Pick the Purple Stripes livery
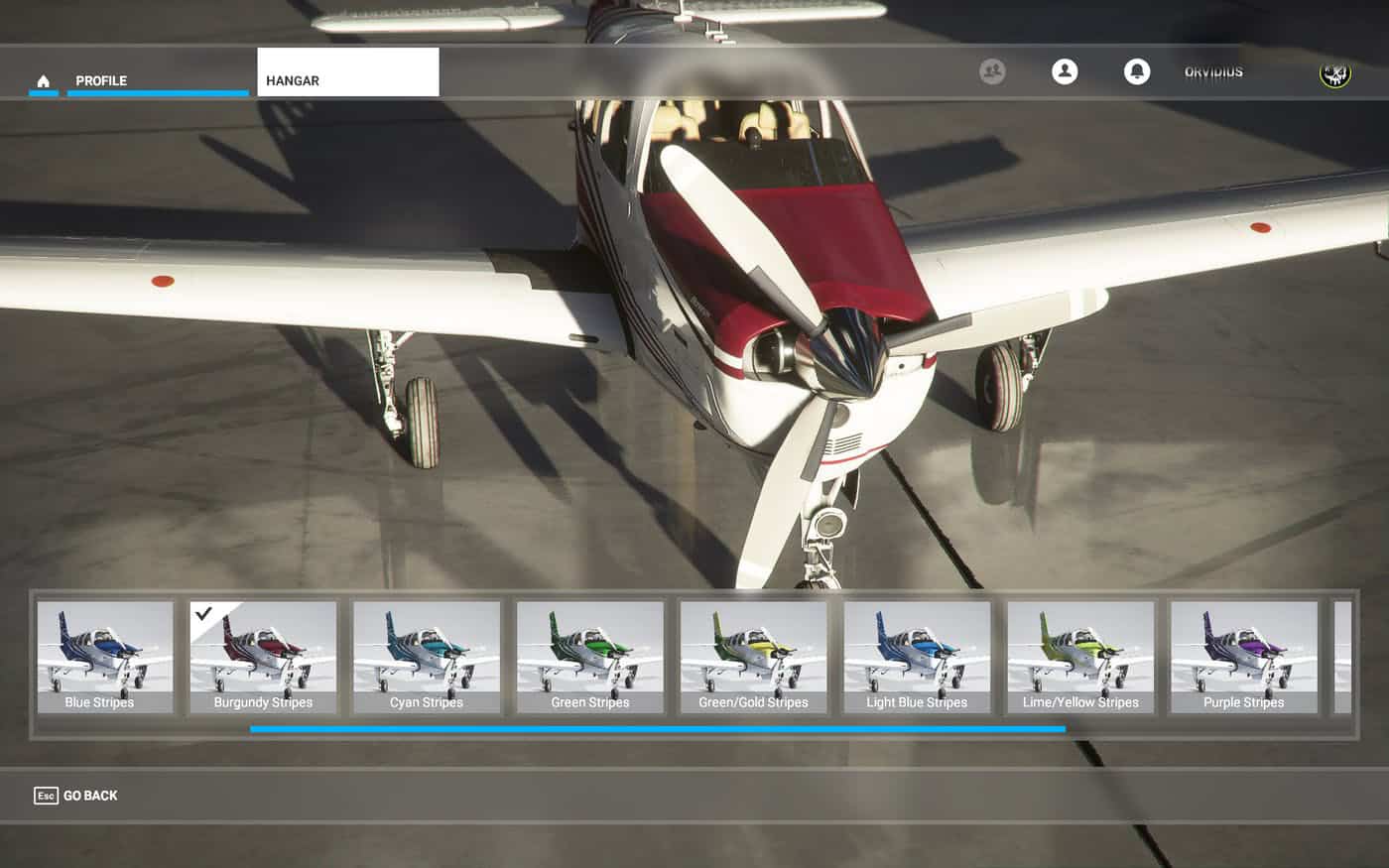1389x868 pixels. [1244, 657]
